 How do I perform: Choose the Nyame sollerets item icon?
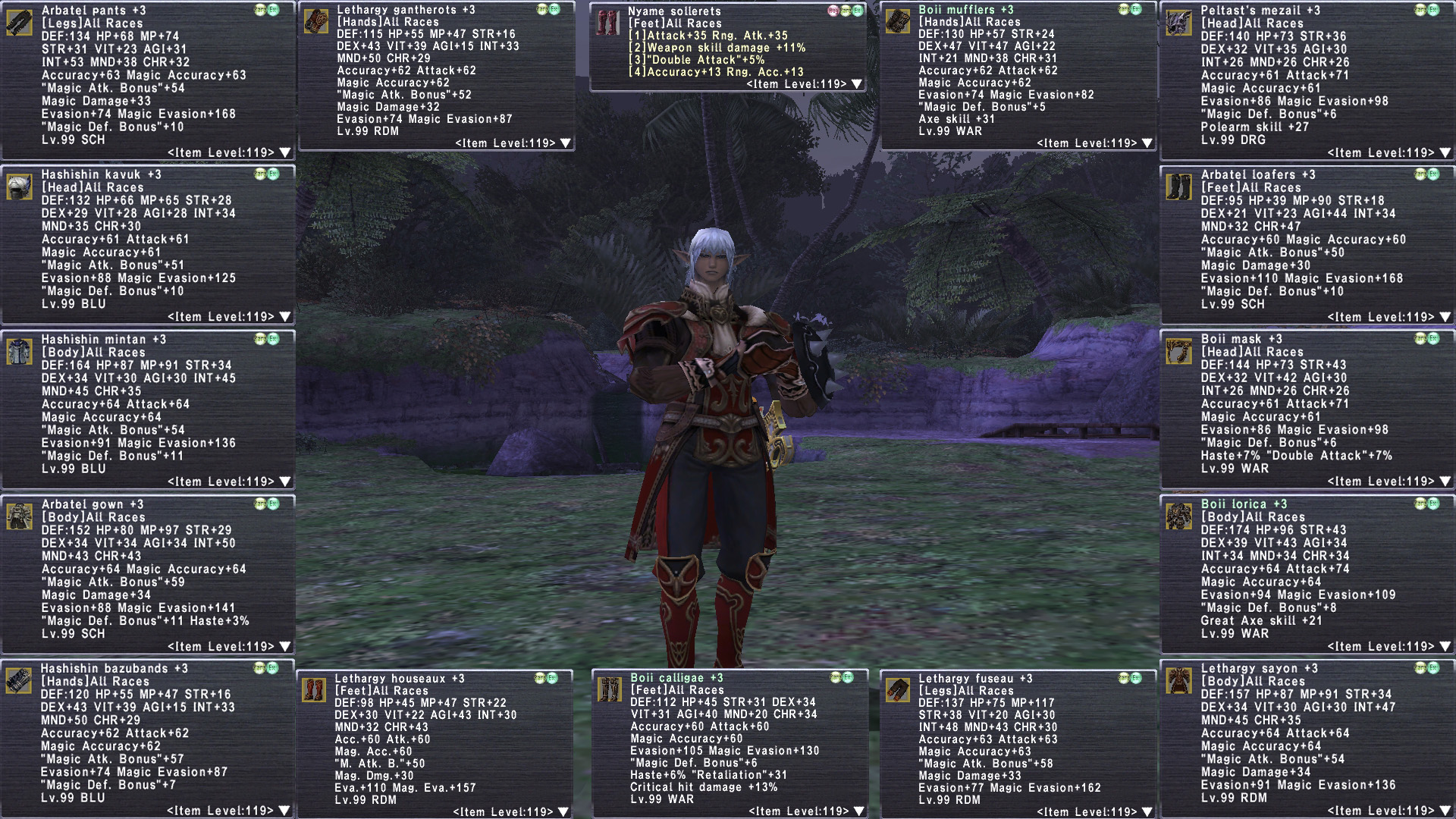(607, 22)
